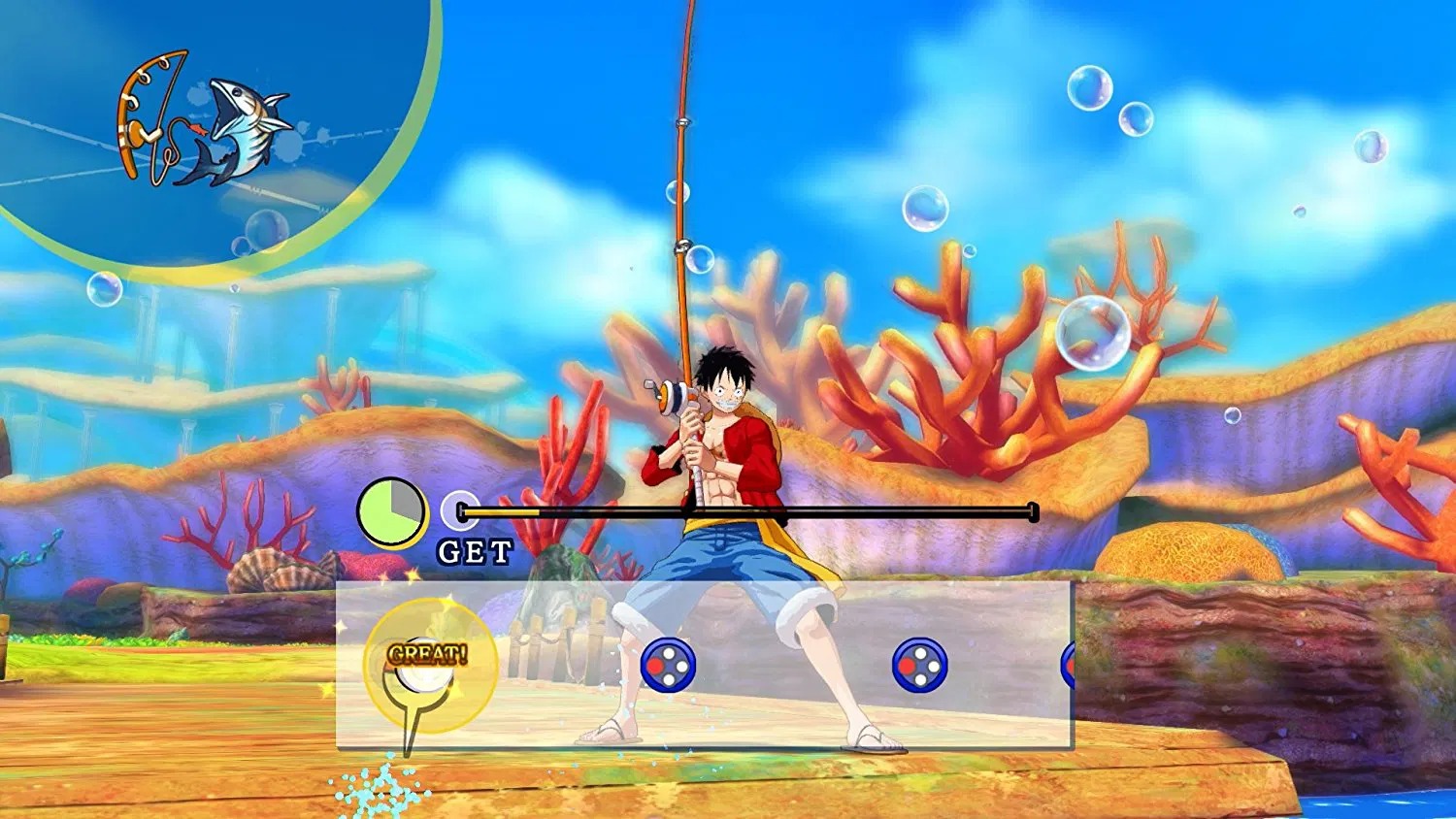Select the GET label under the gauge
The height and width of the screenshot is (819, 1456).
tap(478, 549)
